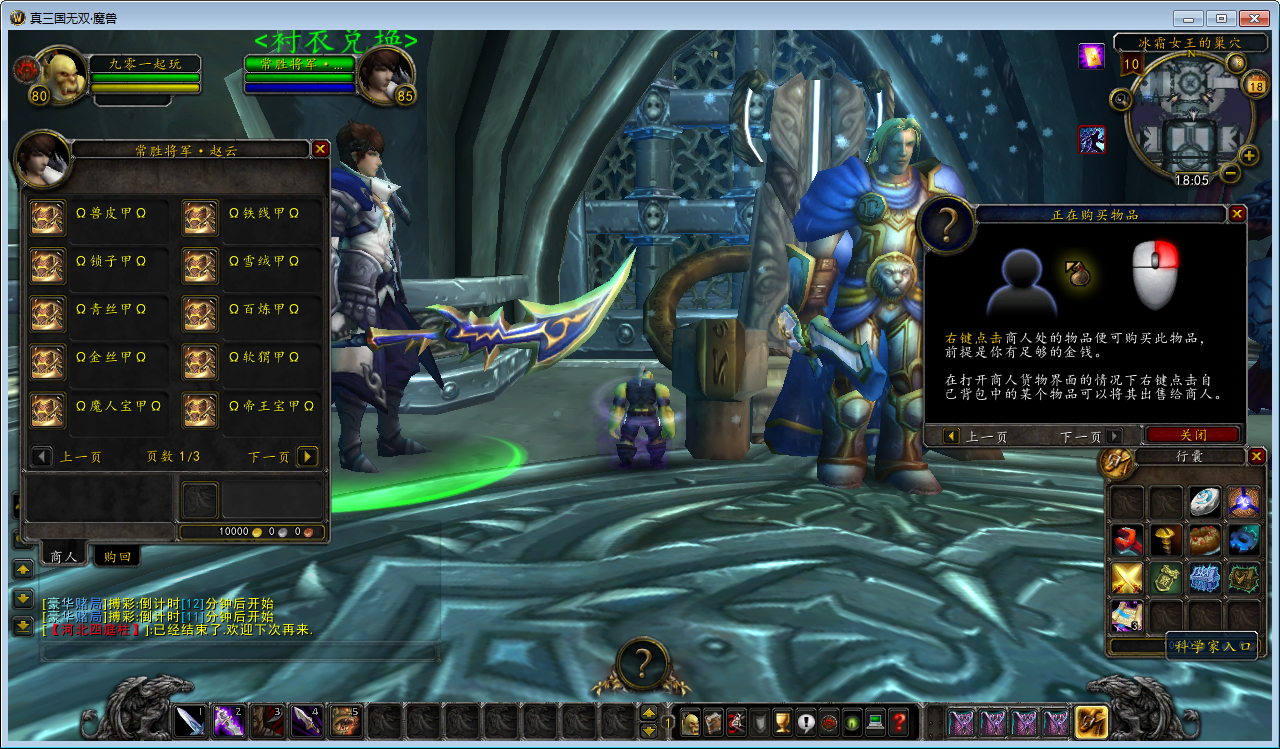The height and width of the screenshot is (749, 1280).
Task: Select the crossed golden swords bag item
Action: click(1127, 578)
